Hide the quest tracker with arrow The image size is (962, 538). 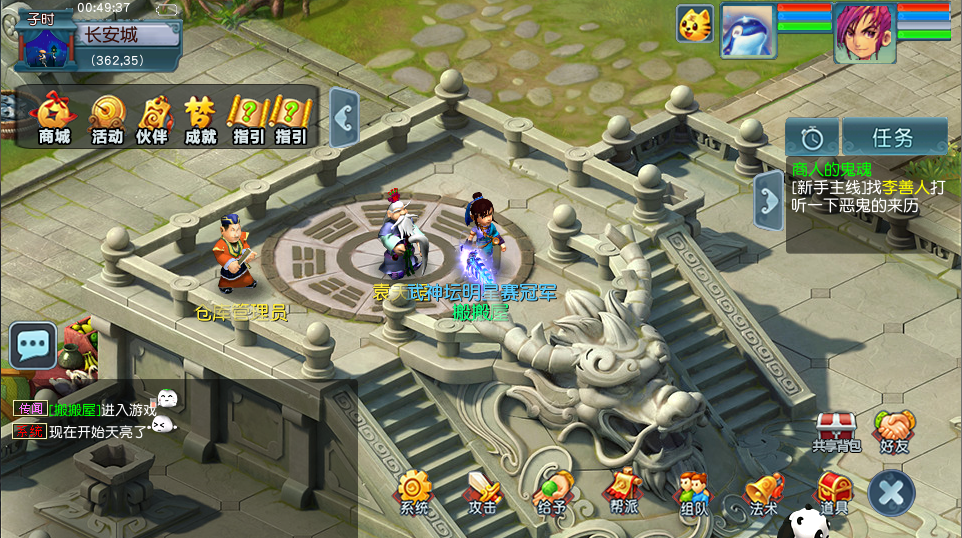pyautogui.click(x=769, y=200)
